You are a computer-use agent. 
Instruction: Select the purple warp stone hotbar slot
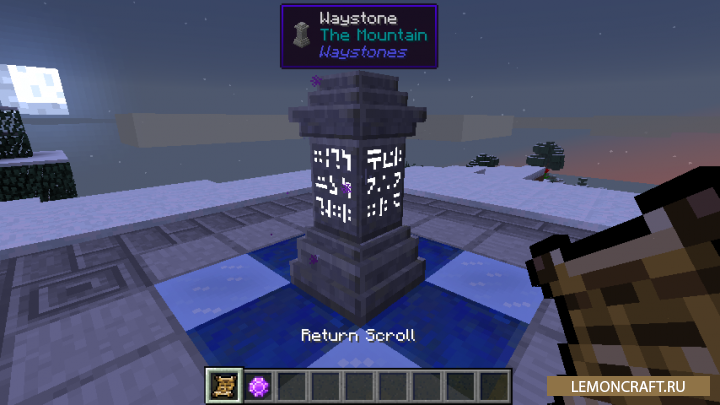tap(258, 385)
